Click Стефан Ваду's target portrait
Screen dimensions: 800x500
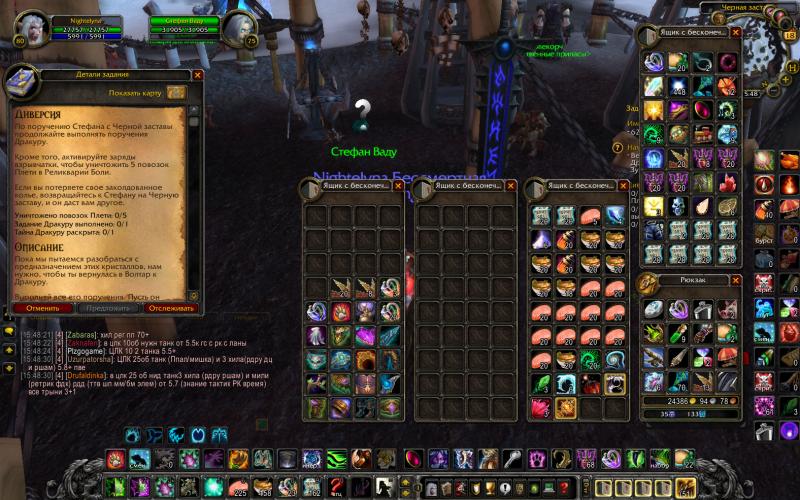(239, 26)
